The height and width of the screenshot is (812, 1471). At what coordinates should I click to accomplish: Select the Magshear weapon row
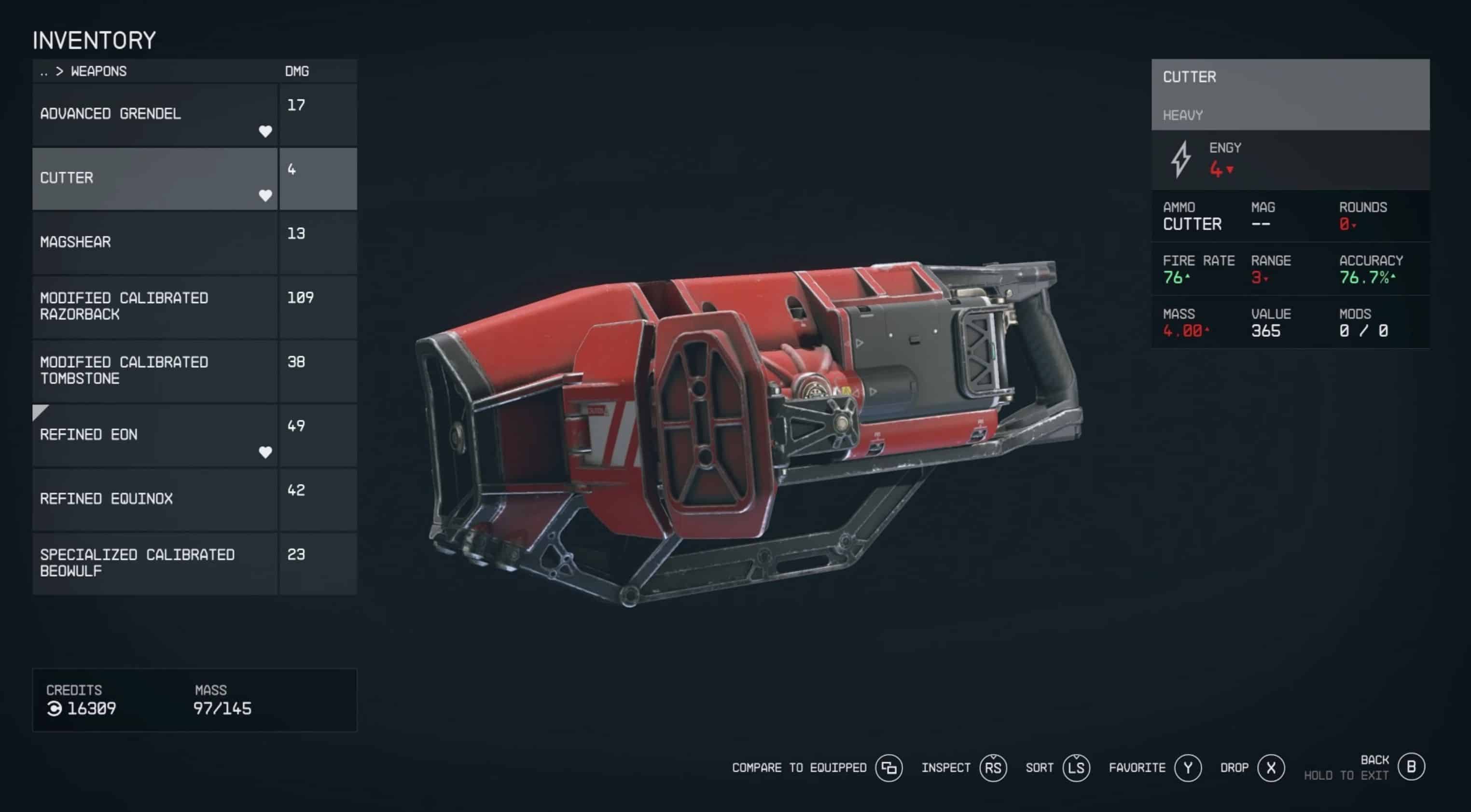click(154, 242)
